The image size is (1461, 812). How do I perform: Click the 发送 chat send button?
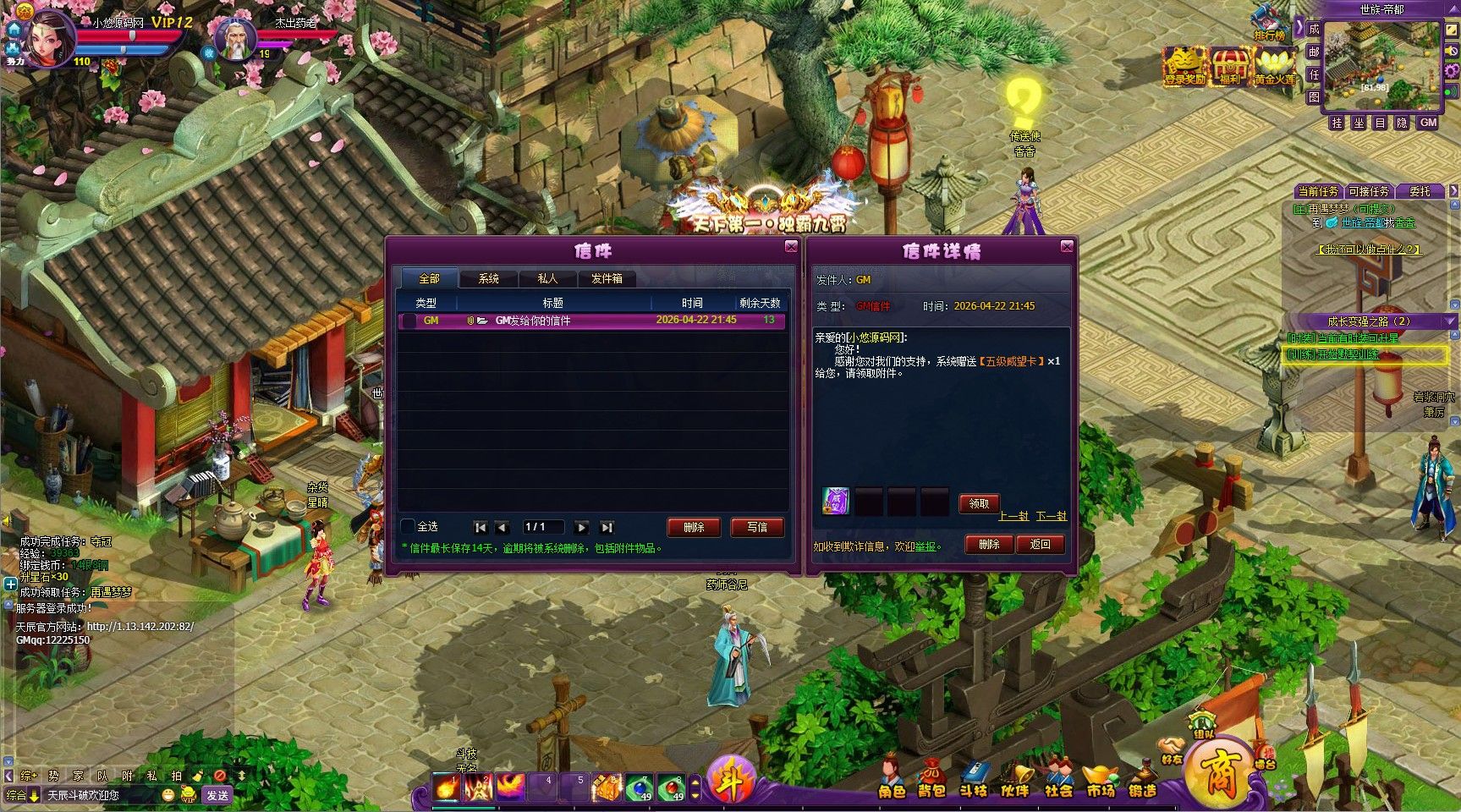[217, 795]
